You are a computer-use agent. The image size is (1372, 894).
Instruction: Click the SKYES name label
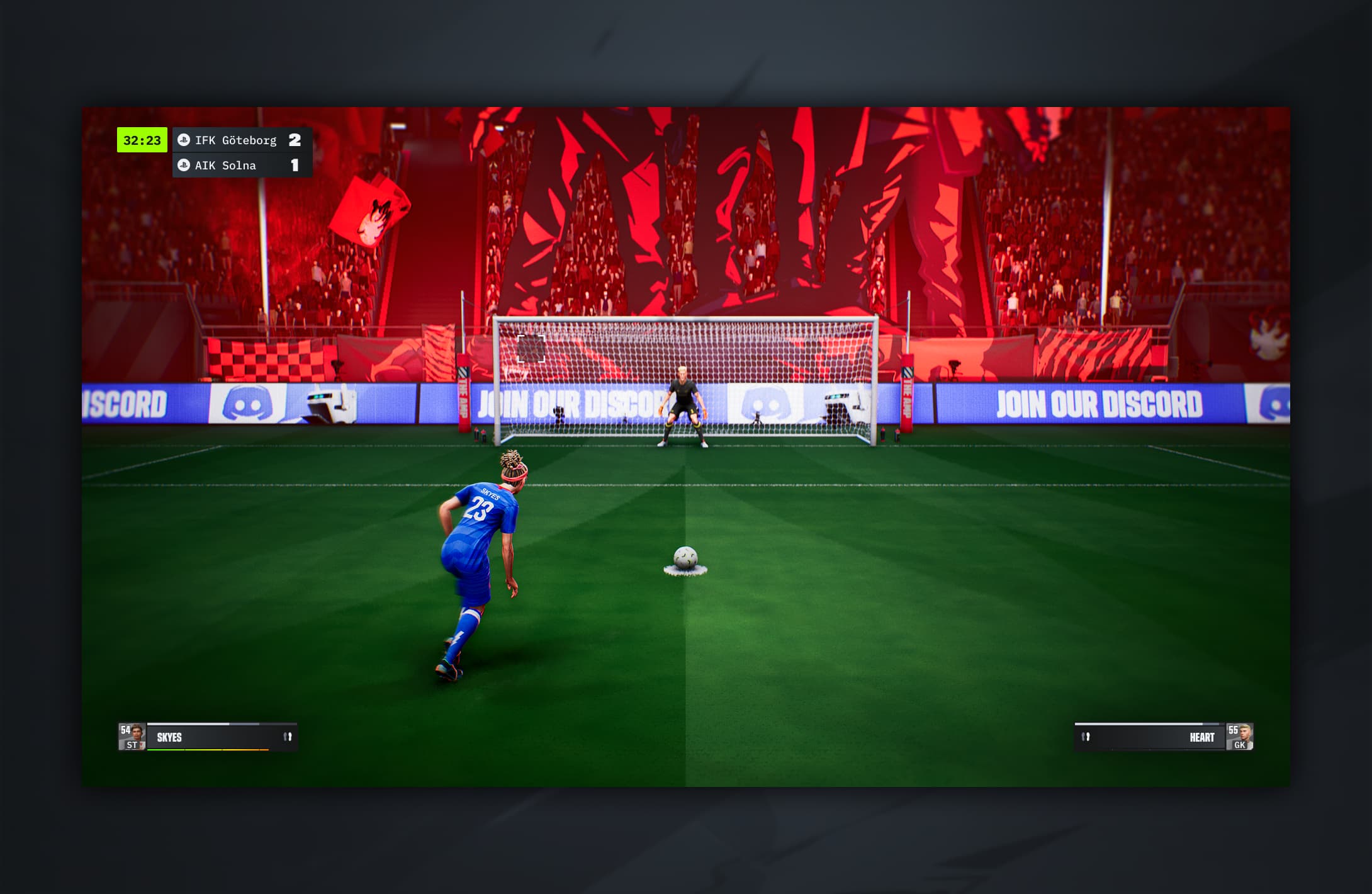coord(169,737)
